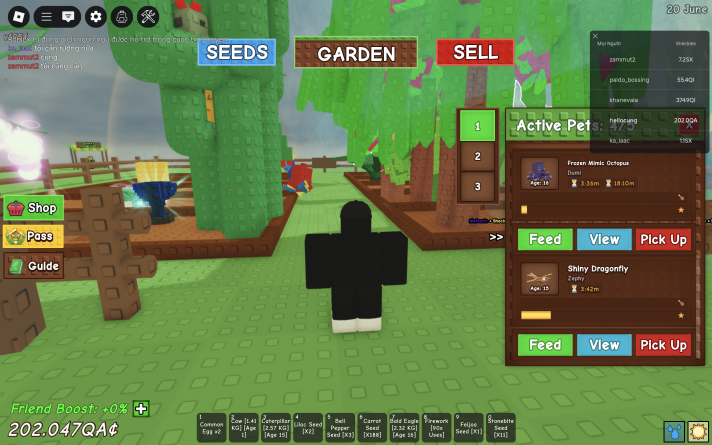Pick up the Frozen Mimic Octopus
712x445 pixels.
pyautogui.click(x=663, y=240)
